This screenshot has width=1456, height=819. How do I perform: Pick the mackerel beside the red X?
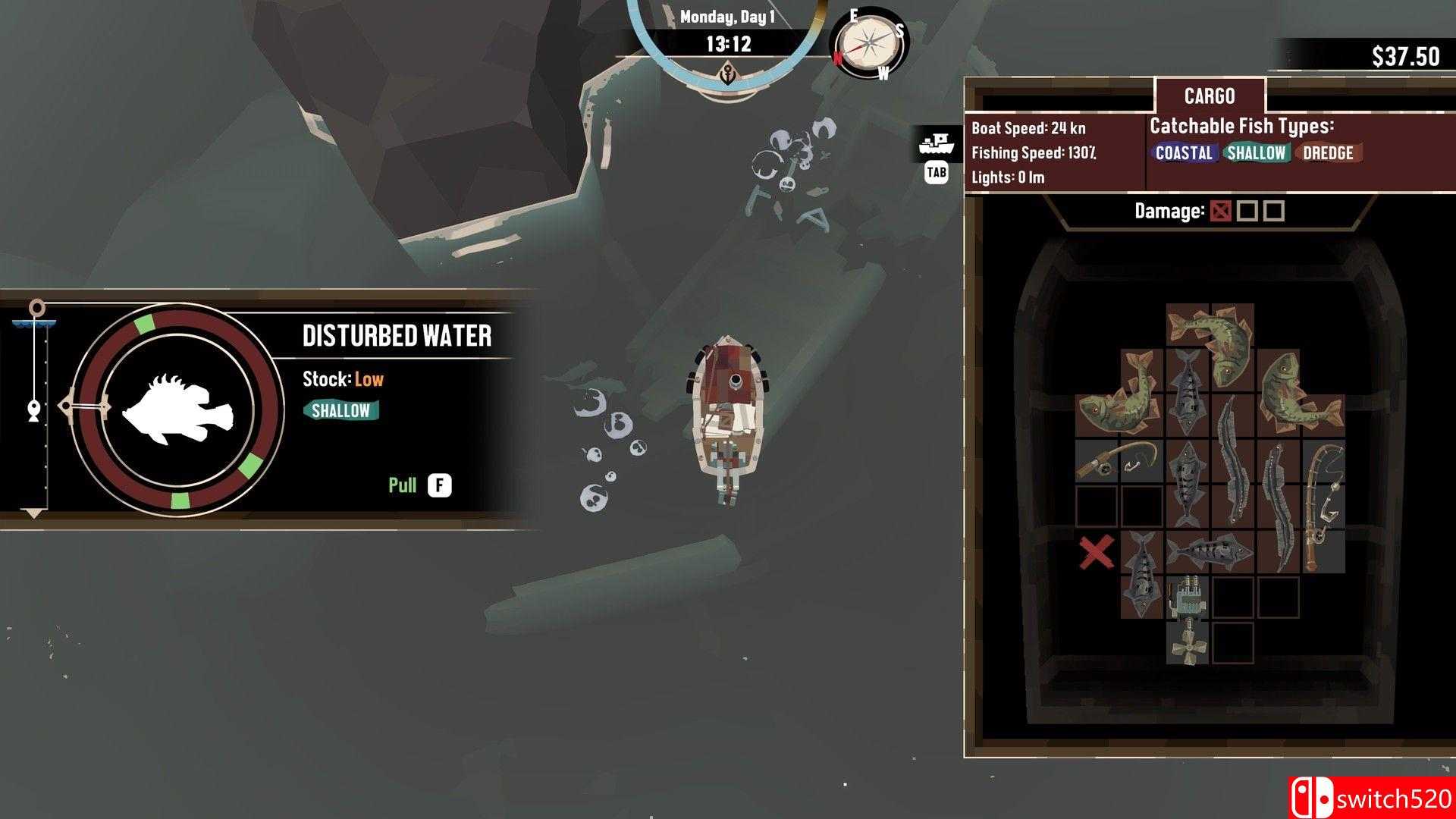[1142, 574]
